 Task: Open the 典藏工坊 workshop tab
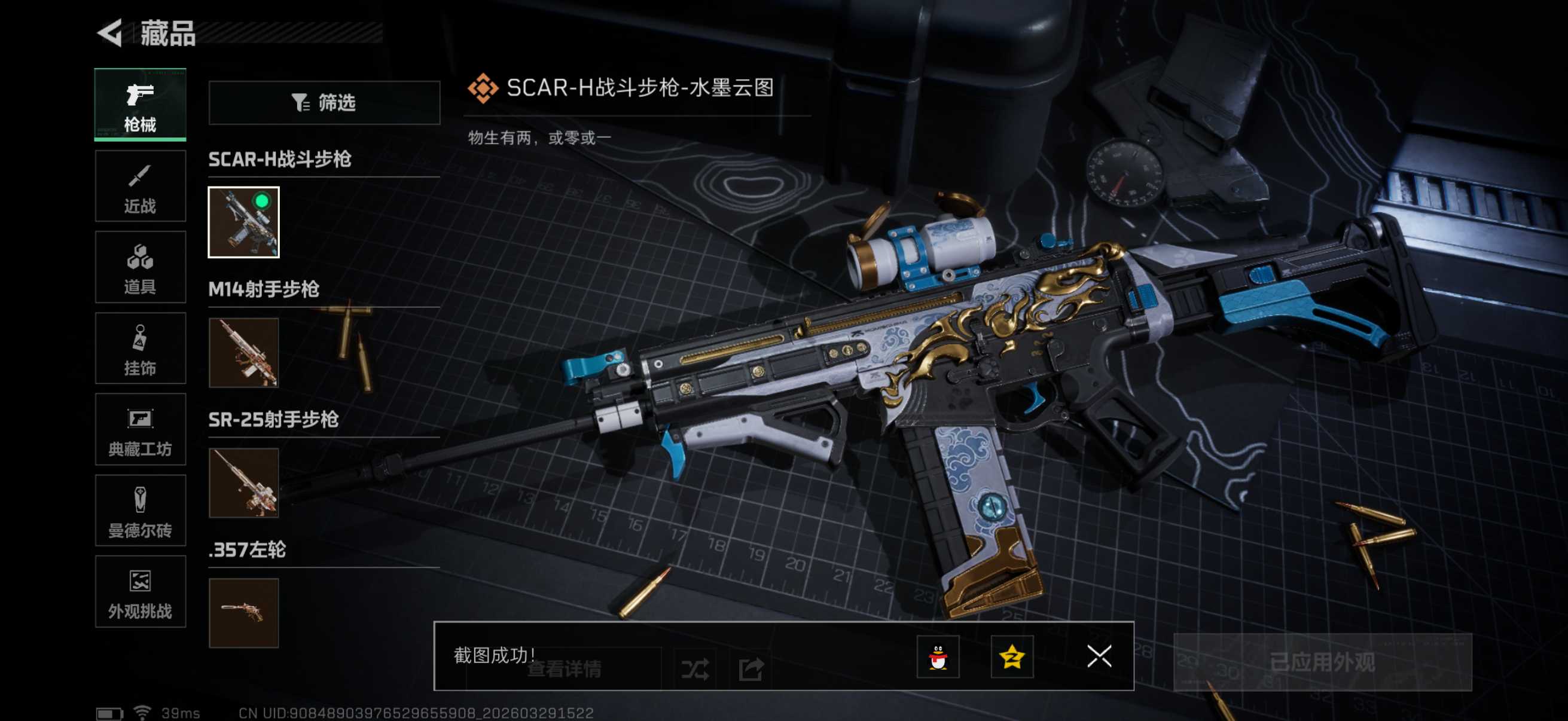coord(140,430)
